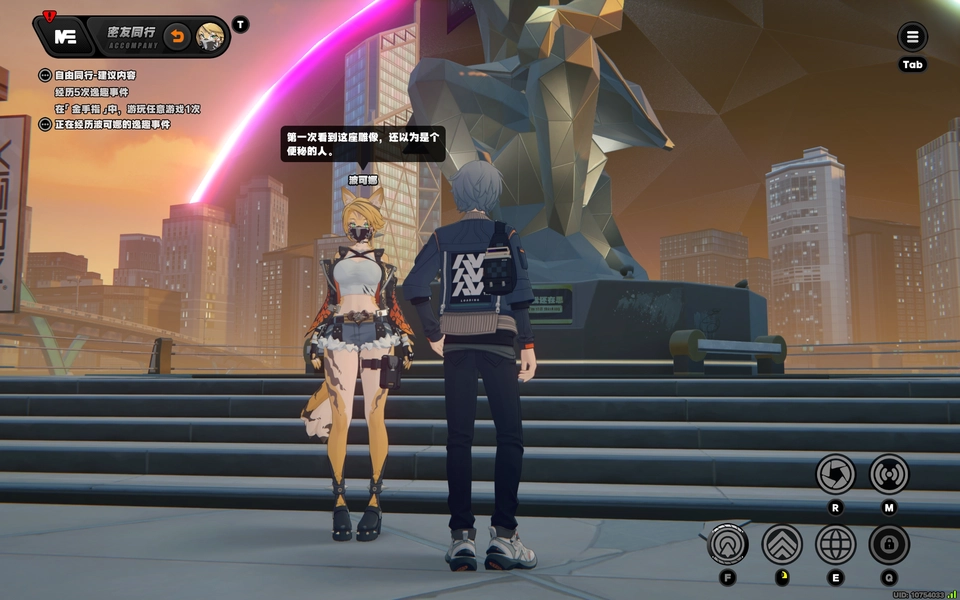
Task: Open the hamburger menu in the top-right corner
Action: [912, 38]
